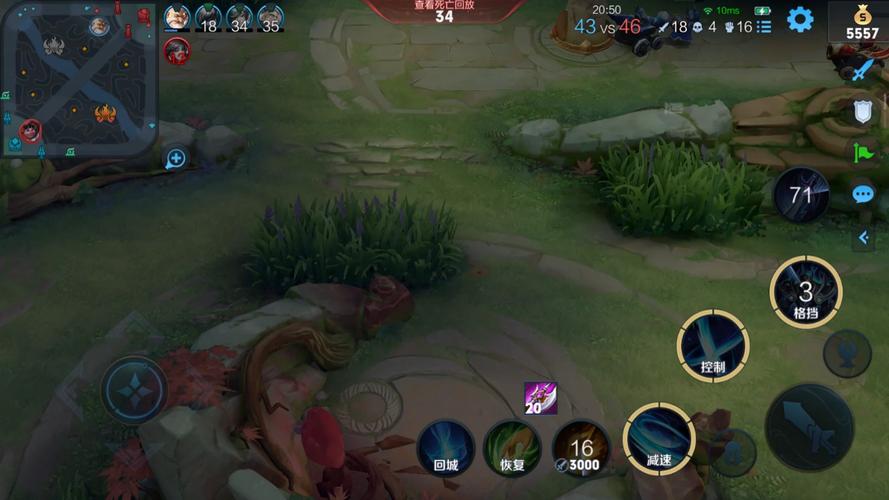Screen dimensions: 889x500
Task: Tap the white shield defend signal icon
Action: [863, 112]
